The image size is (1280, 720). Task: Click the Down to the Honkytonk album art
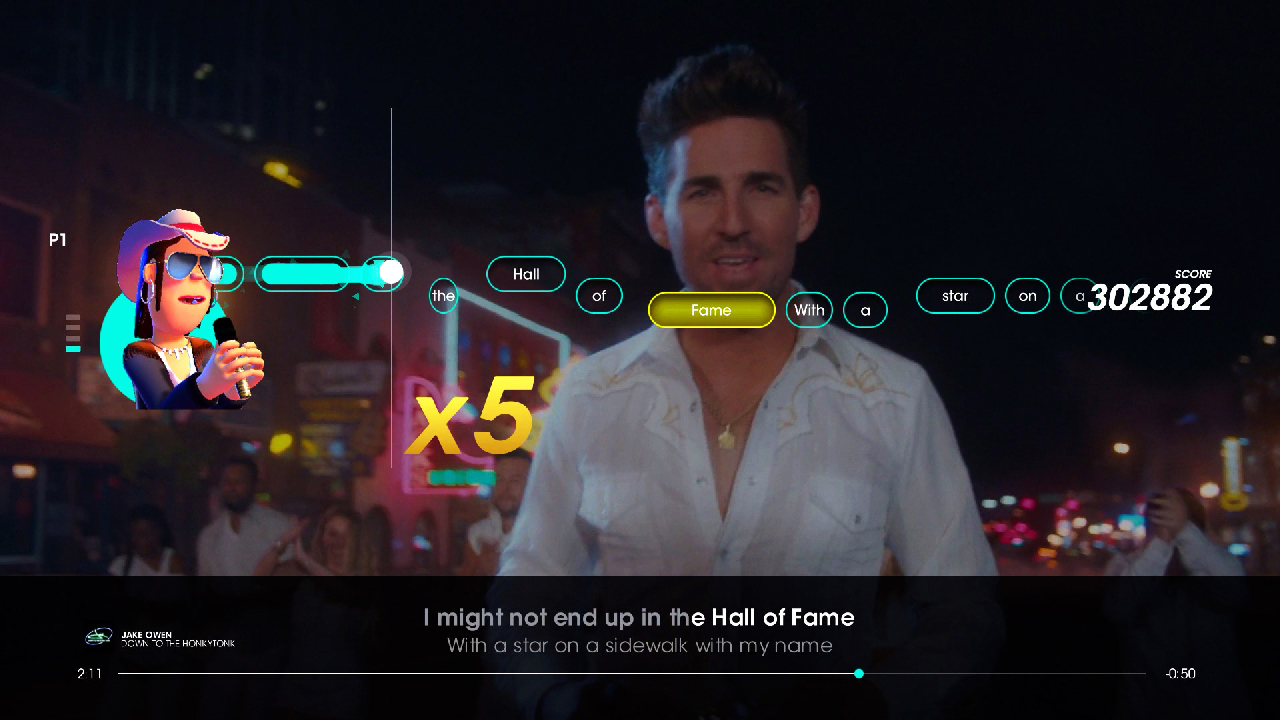99,637
